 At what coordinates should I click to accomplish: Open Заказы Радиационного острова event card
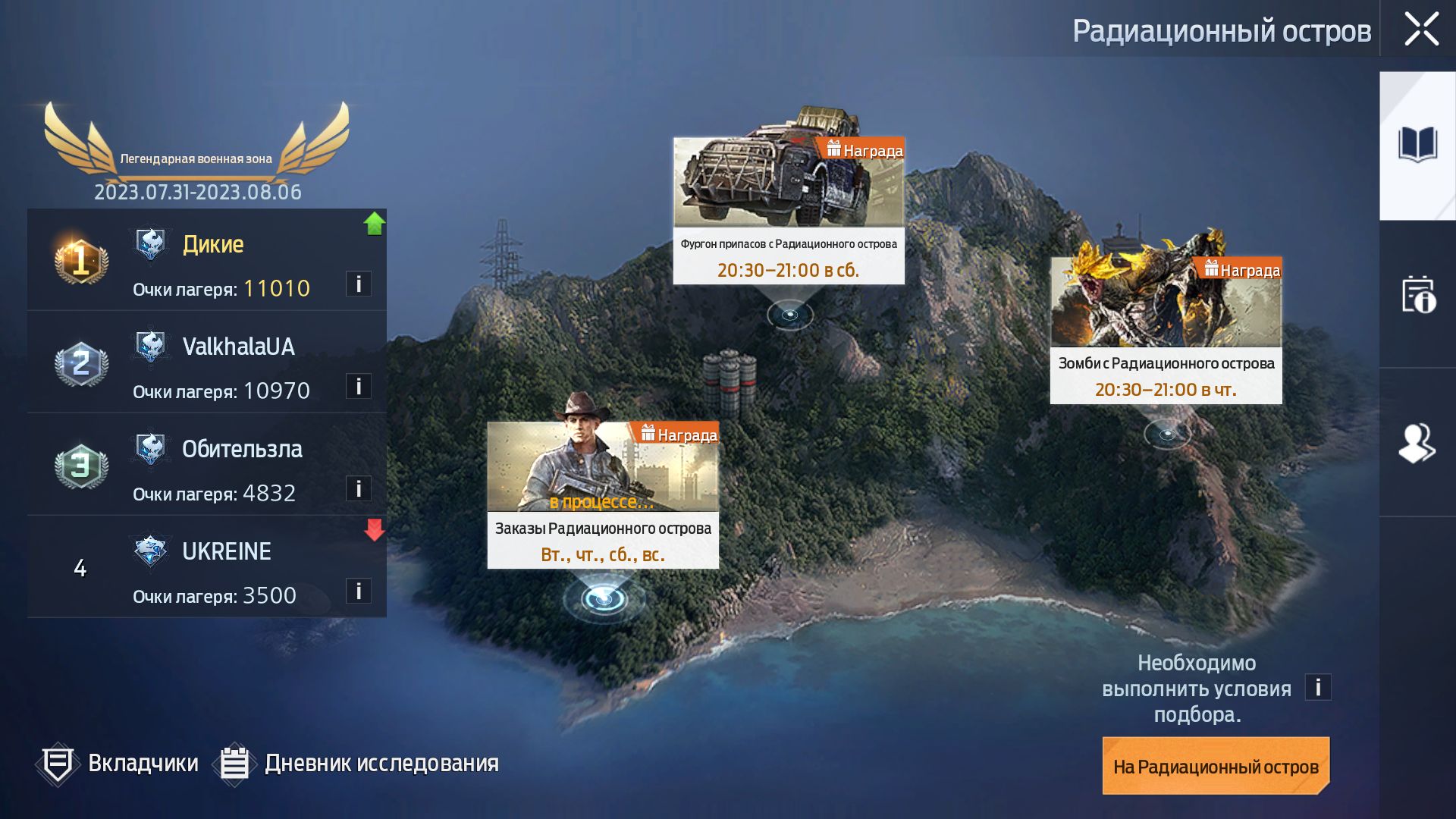click(x=603, y=494)
